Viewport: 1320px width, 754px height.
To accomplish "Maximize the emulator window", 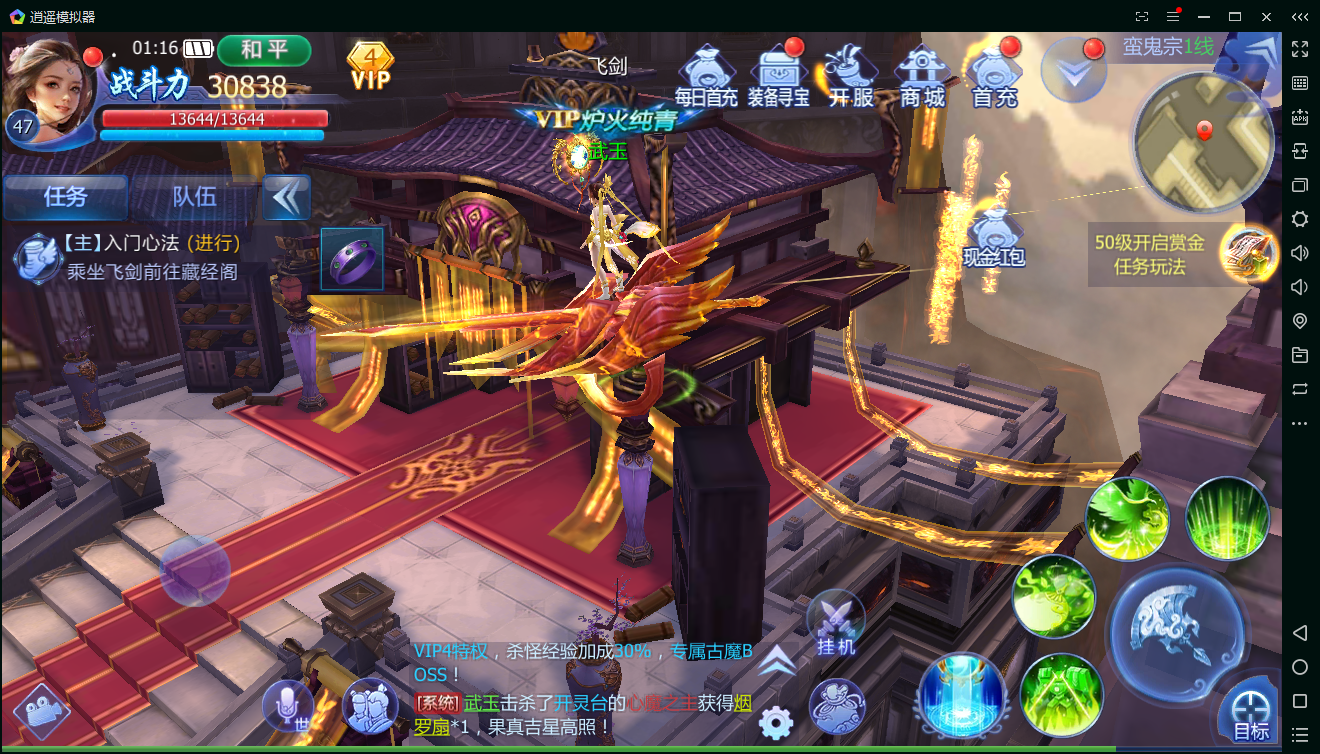I will (1235, 16).
